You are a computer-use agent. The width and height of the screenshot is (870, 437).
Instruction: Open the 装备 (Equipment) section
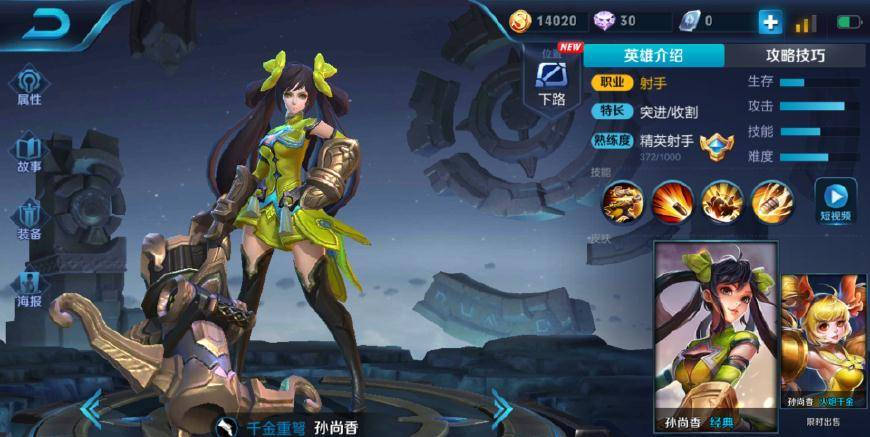click(29, 220)
